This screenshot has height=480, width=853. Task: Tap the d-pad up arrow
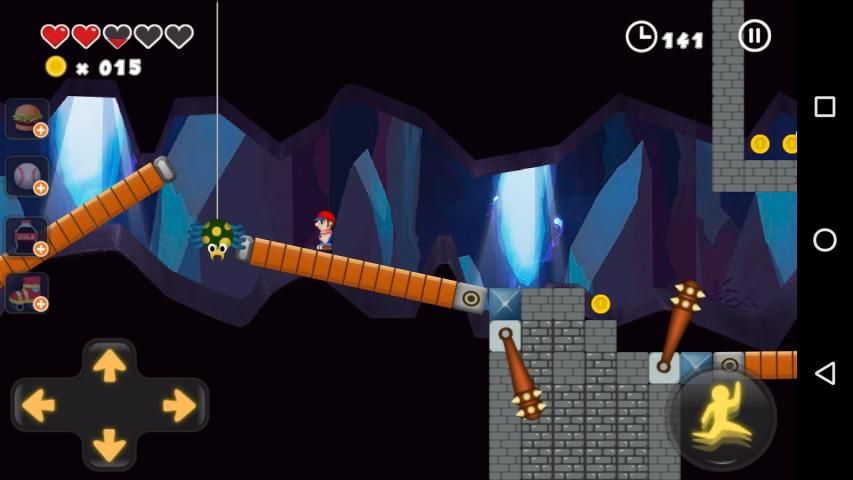109,365
